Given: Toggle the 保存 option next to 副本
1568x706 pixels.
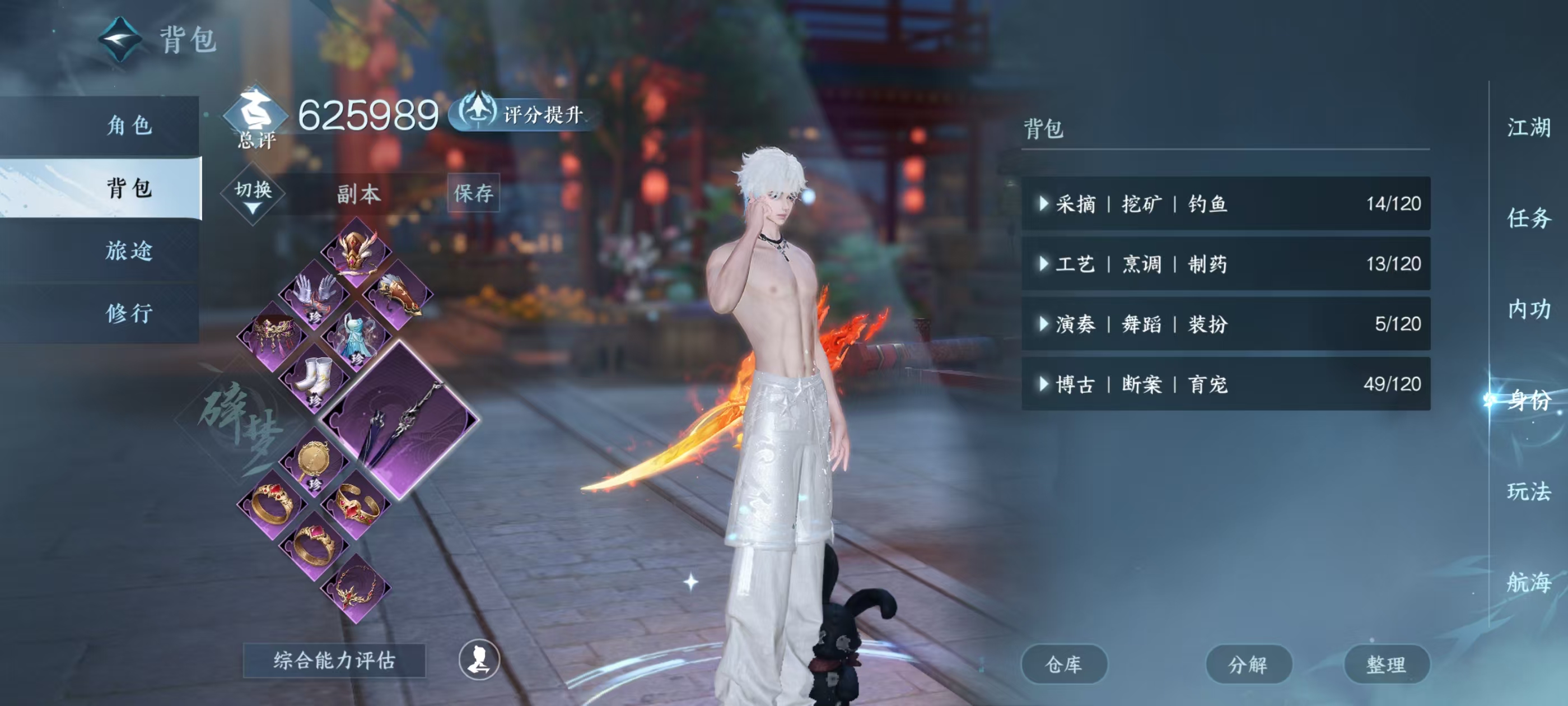Looking at the screenshot, I should coord(474,194).
